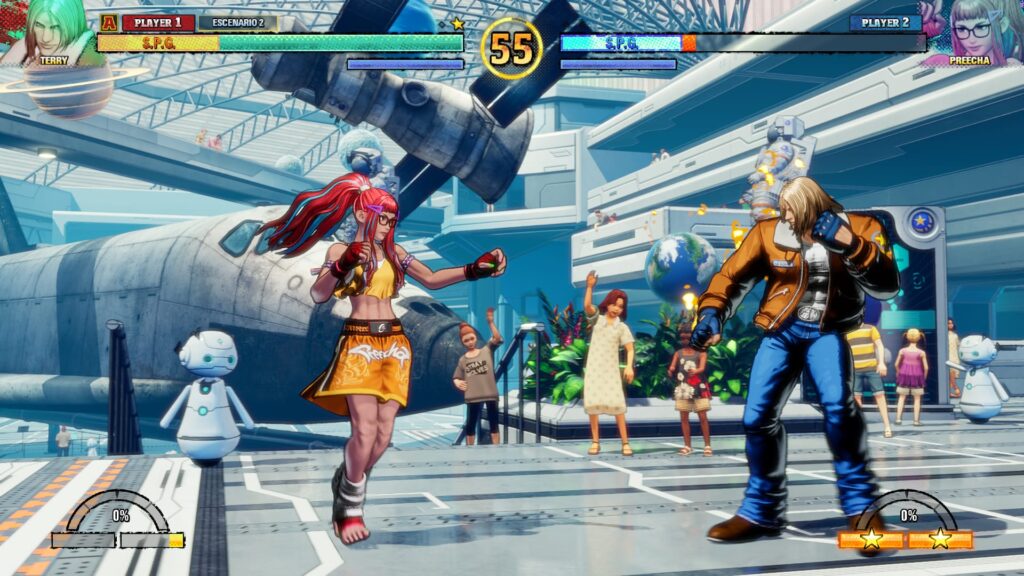The height and width of the screenshot is (576, 1024).
Task: Click the red letter A badge
Action: click(108, 22)
